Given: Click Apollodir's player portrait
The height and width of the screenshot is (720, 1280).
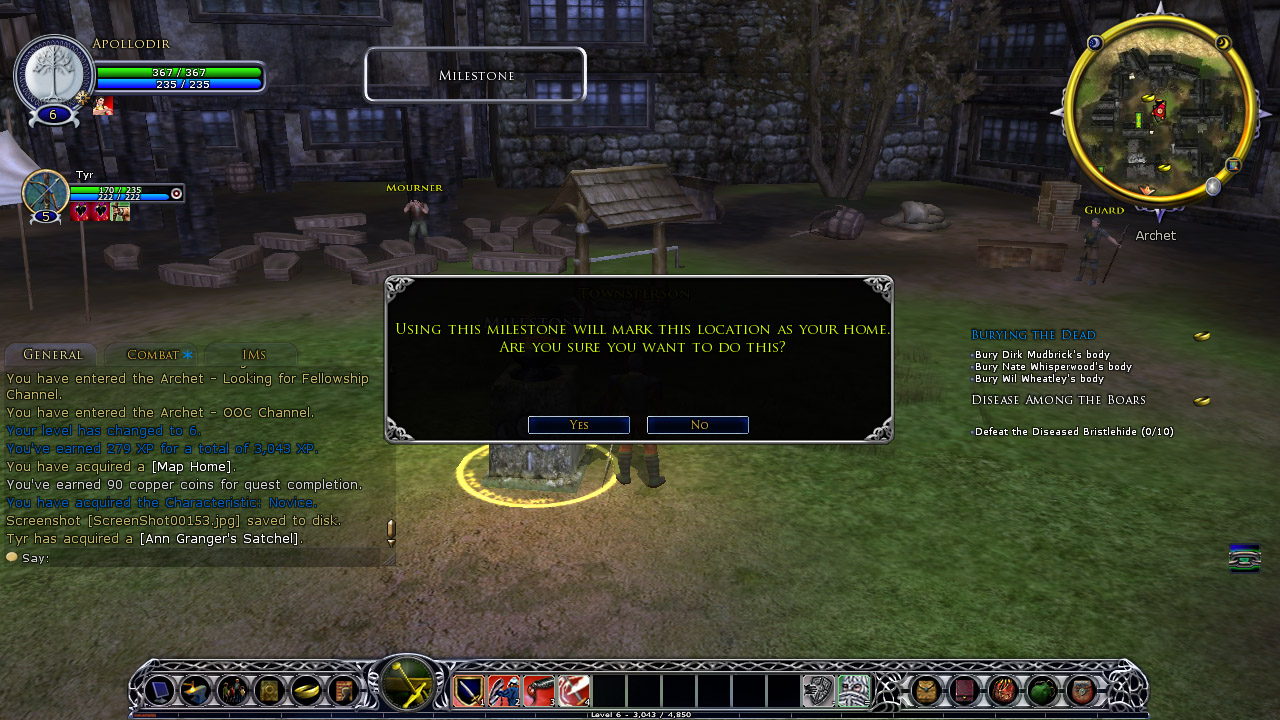Looking at the screenshot, I should pyautogui.click(x=52, y=74).
